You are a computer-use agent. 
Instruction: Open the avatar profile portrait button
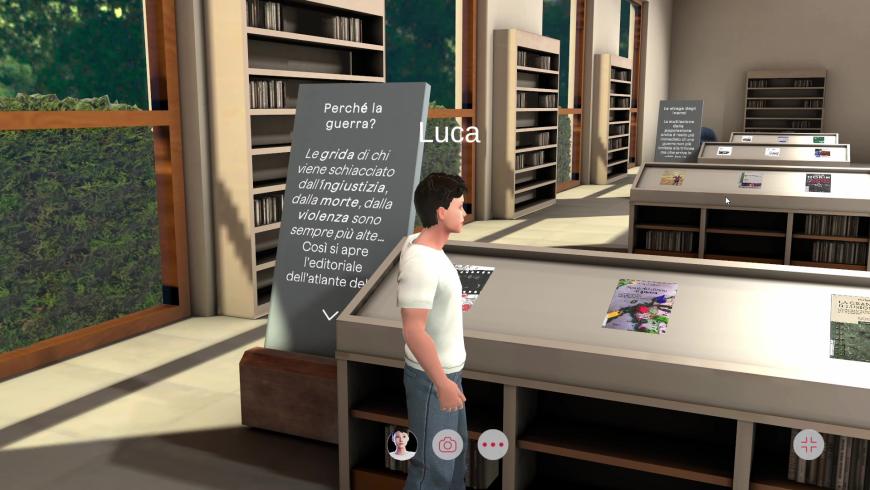[x=402, y=444]
